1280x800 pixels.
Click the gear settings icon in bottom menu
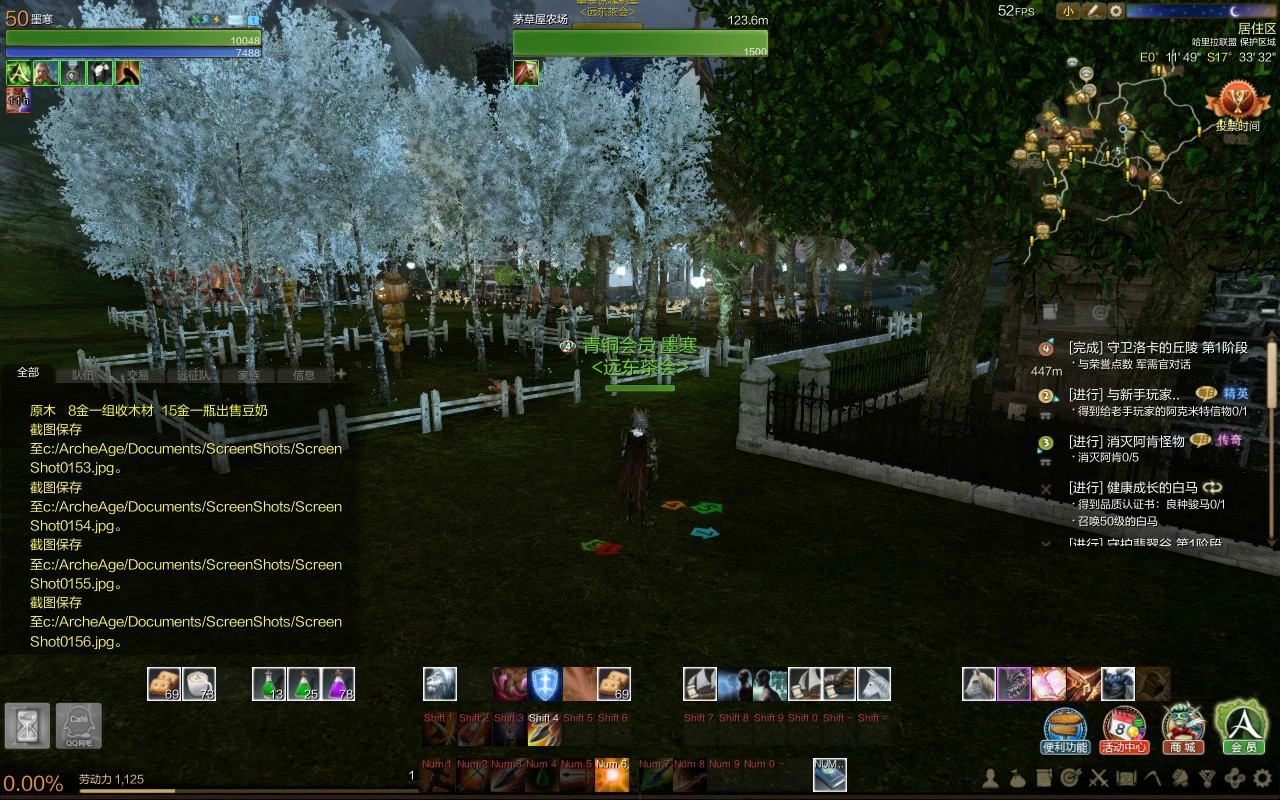pos(1262,778)
